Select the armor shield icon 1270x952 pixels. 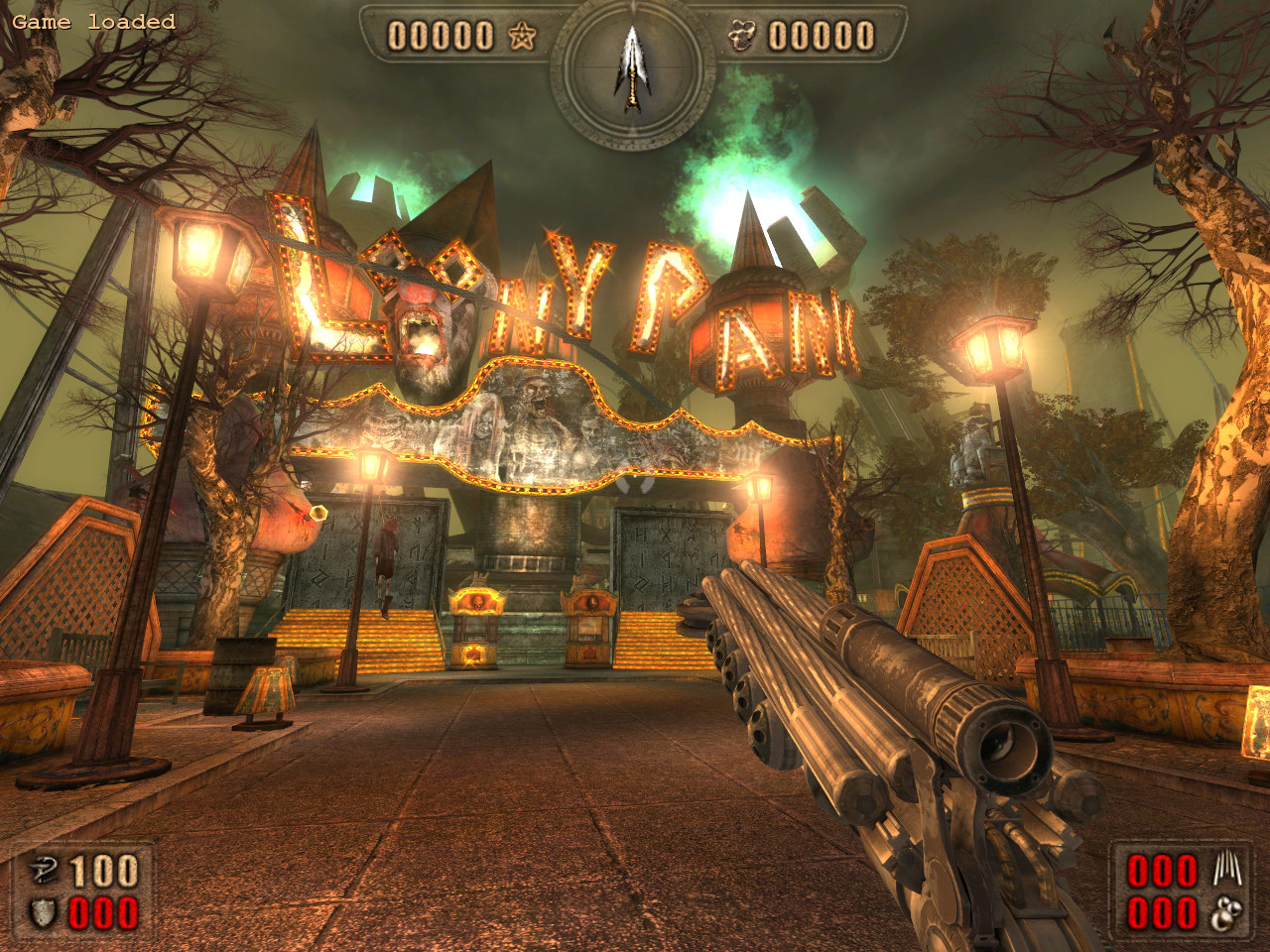coord(43,913)
